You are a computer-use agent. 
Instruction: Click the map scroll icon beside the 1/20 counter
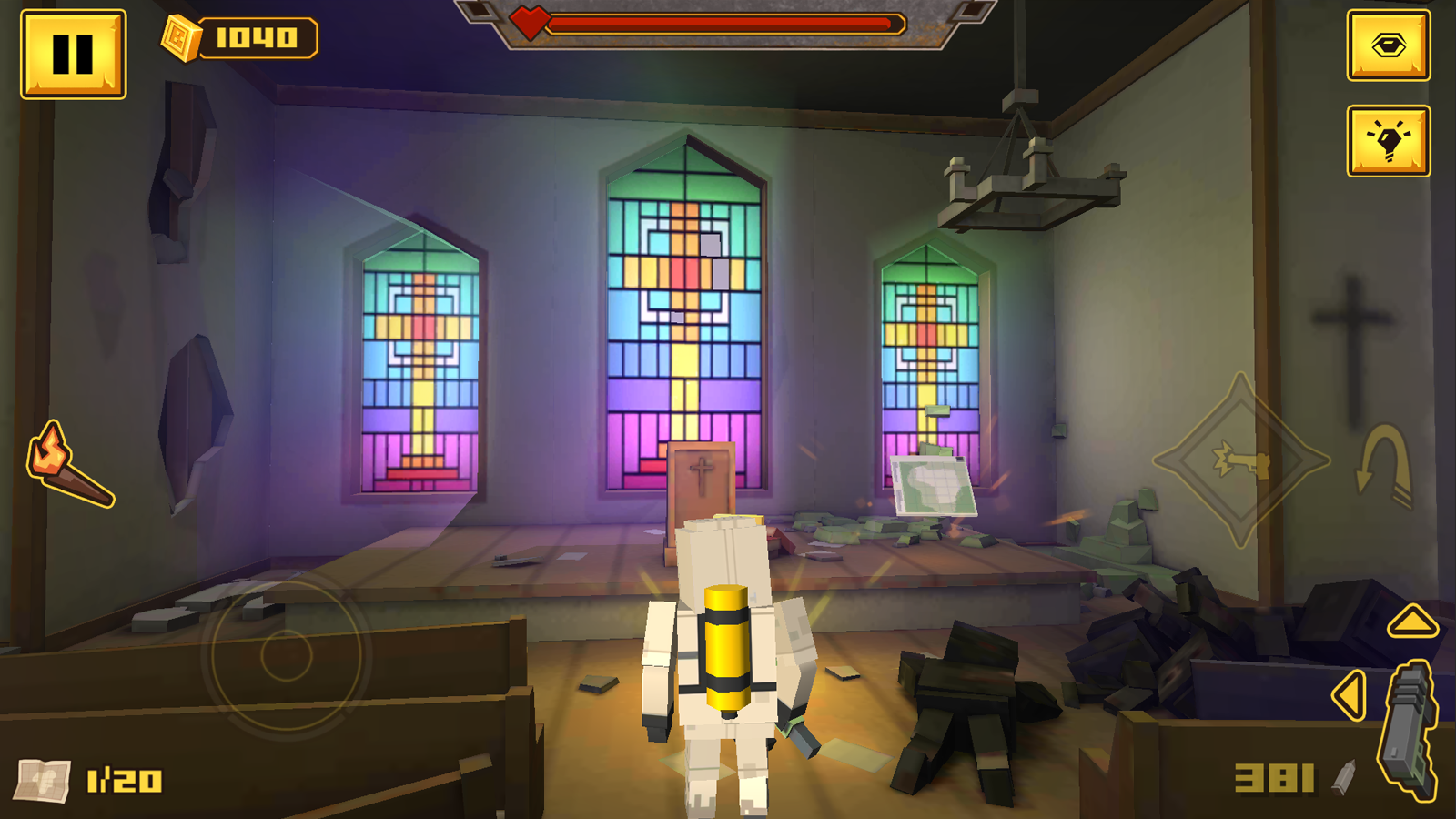pyautogui.click(x=41, y=778)
